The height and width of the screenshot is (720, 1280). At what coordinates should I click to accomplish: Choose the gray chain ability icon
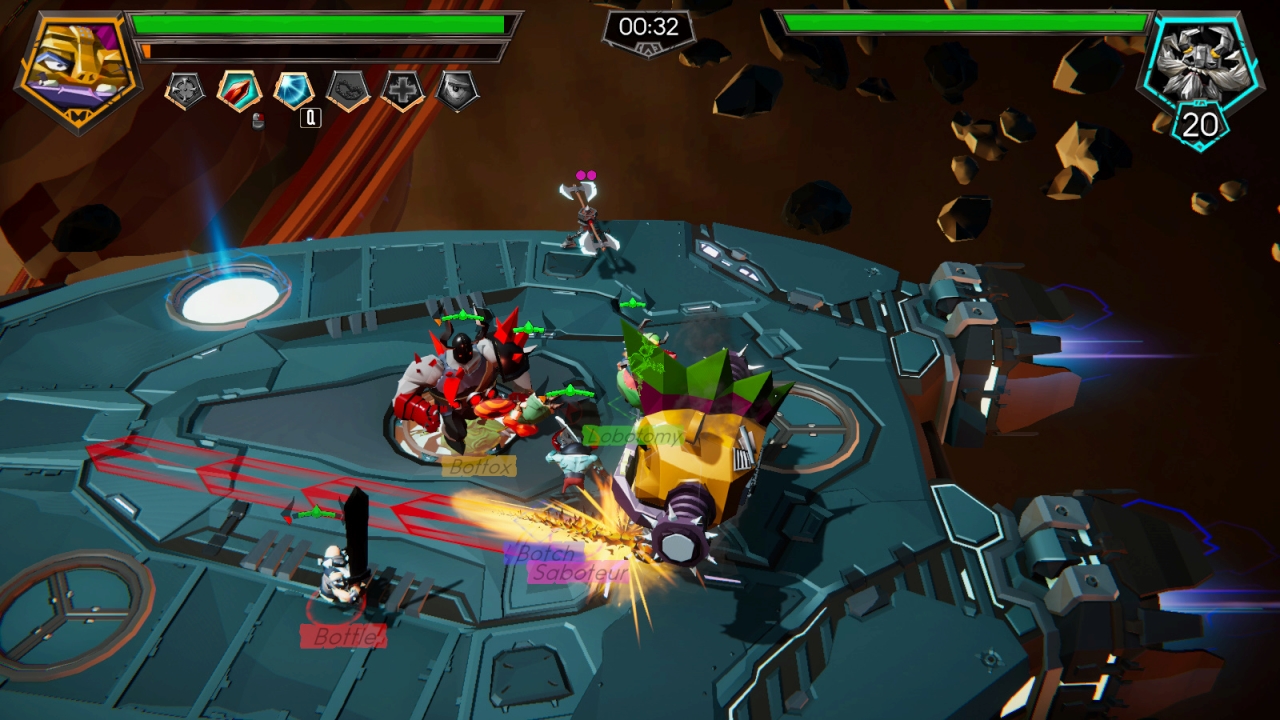point(348,91)
